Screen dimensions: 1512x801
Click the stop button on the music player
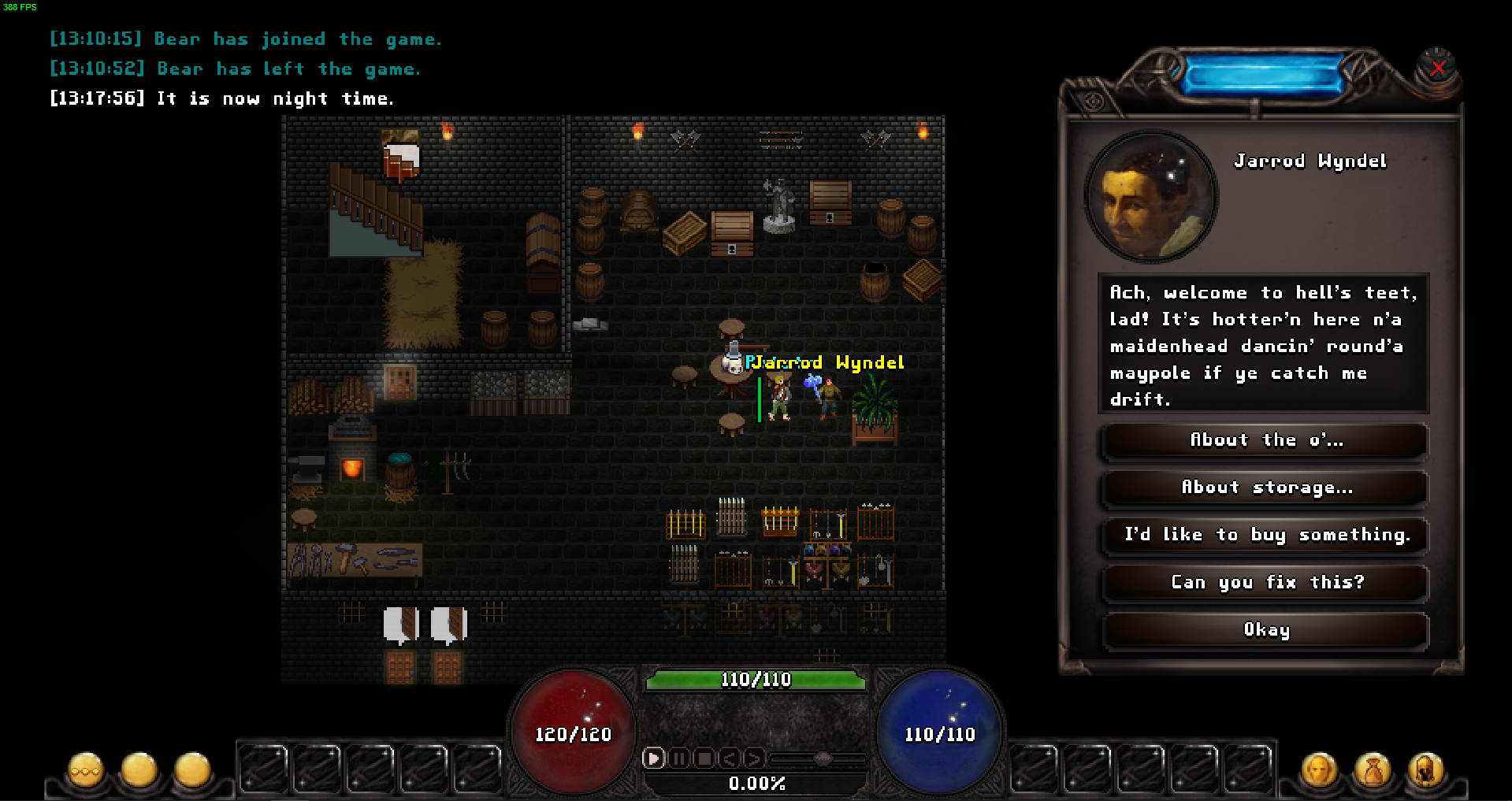(x=704, y=758)
